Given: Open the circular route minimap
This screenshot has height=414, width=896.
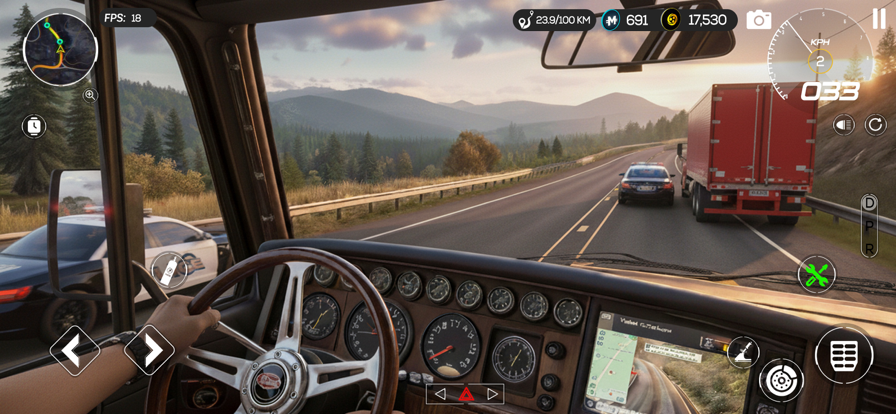Looking at the screenshot, I should point(60,48).
